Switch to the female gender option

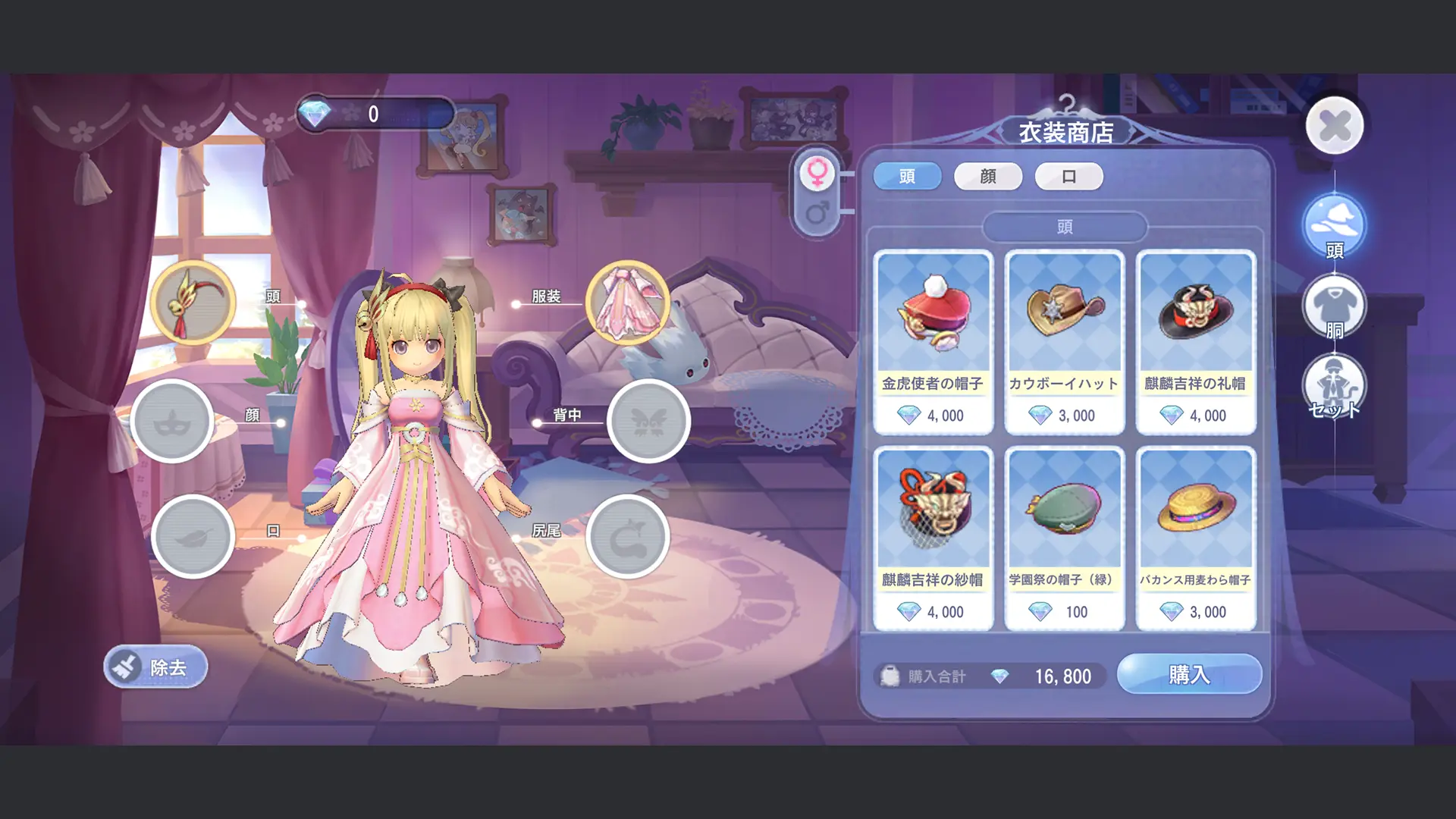point(819,173)
